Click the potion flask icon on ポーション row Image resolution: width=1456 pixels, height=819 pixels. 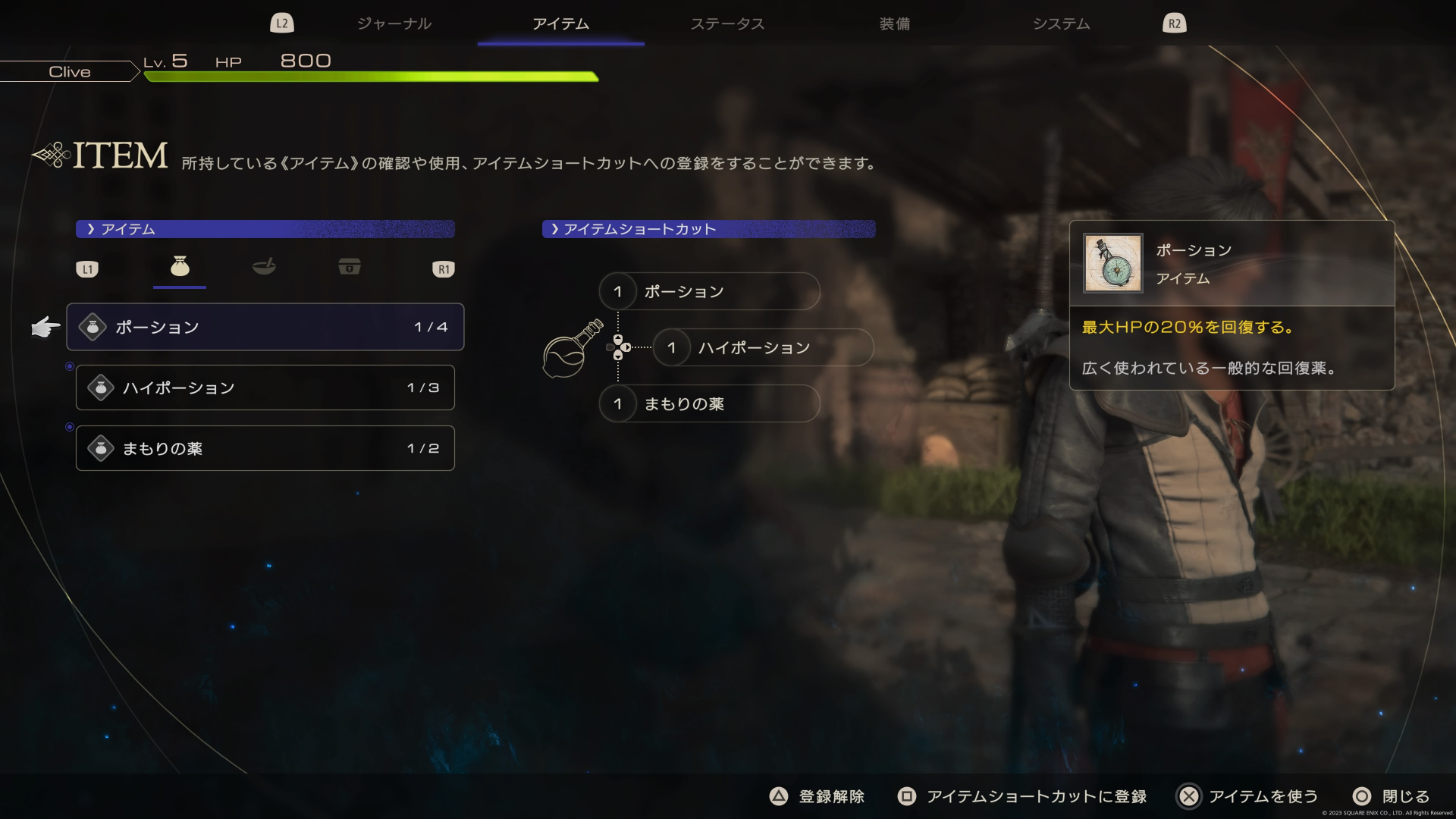tap(93, 327)
